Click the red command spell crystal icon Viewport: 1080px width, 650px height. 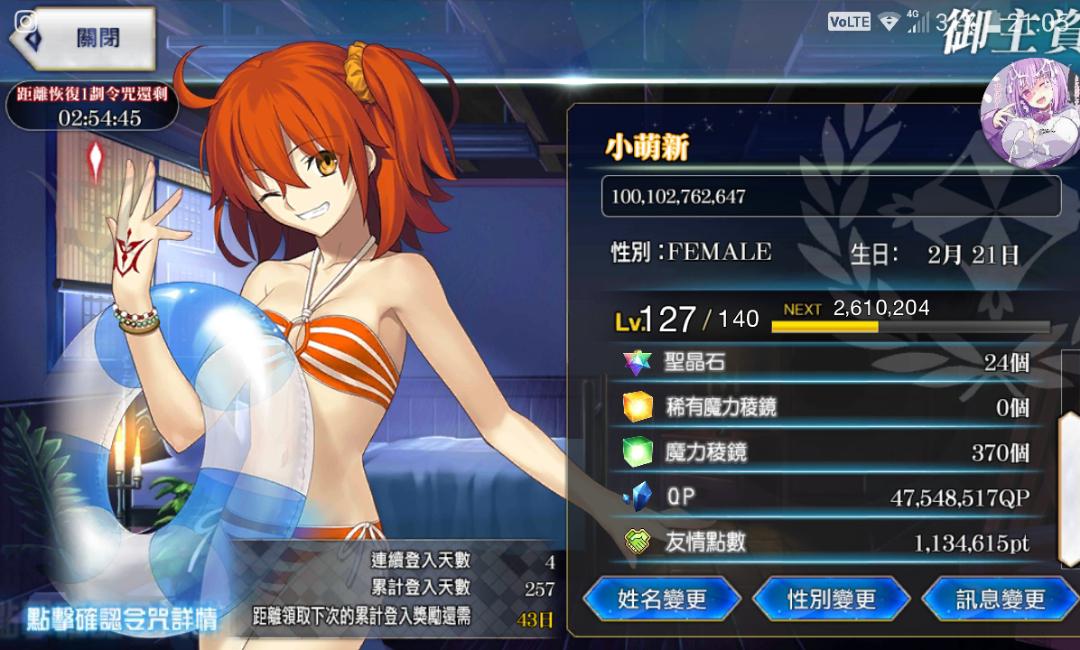tap(96, 162)
